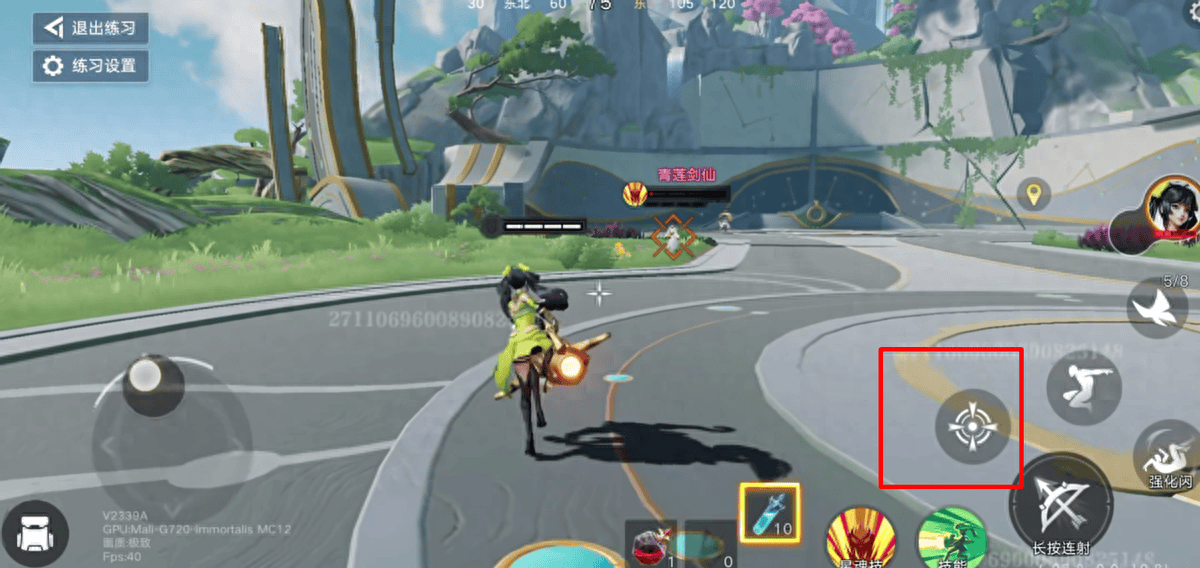Tap the 退出练习 exit practice button
This screenshot has width=1200, height=568.
(90, 27)
